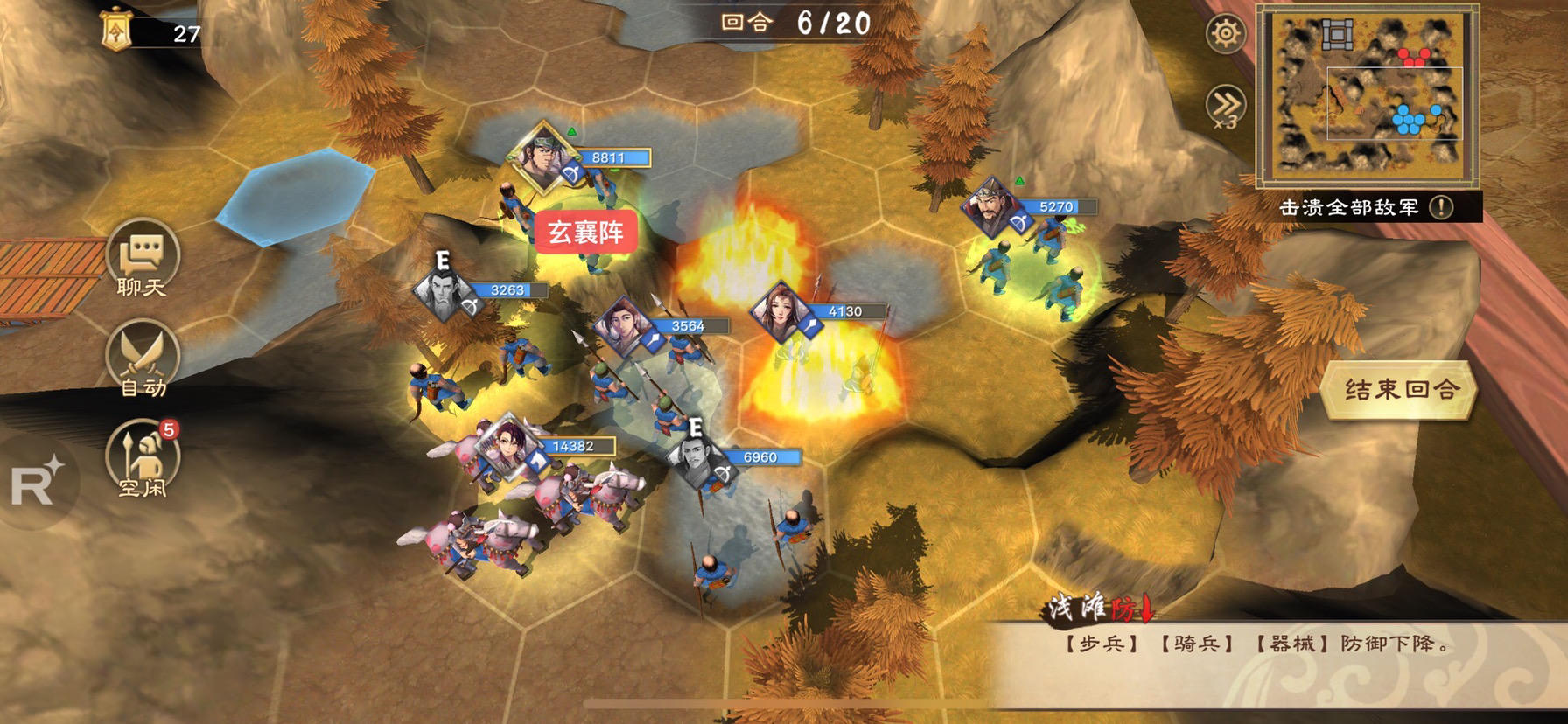The height and width of the screenshot is (724, 1568).
Task: Toggle 自动 auto-battle mode
Action: [x=142, y=360]
